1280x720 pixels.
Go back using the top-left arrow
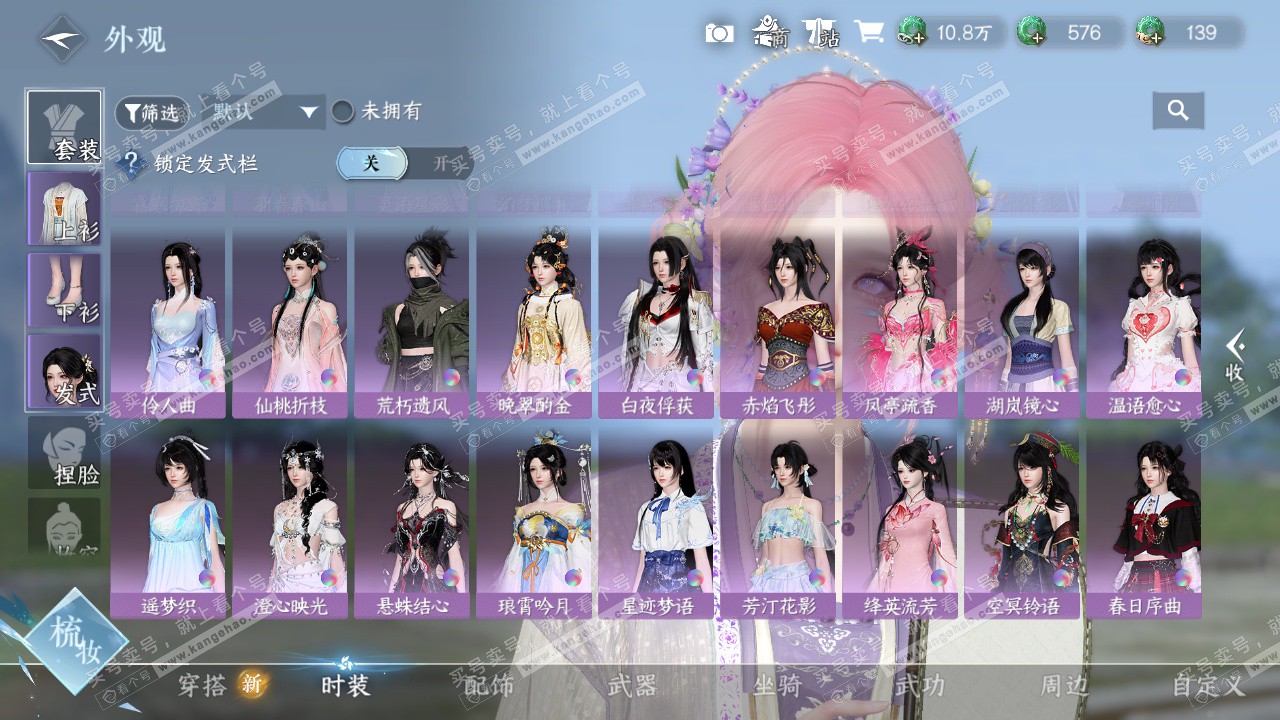click(x=62, y=39)
